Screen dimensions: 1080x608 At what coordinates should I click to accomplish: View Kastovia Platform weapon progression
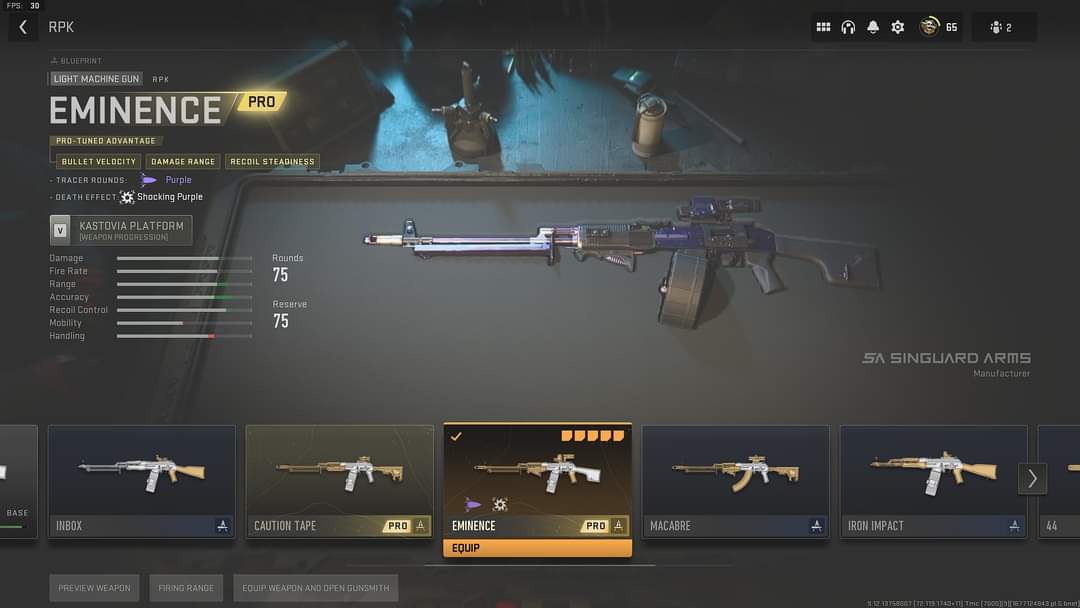click(121, 230)
